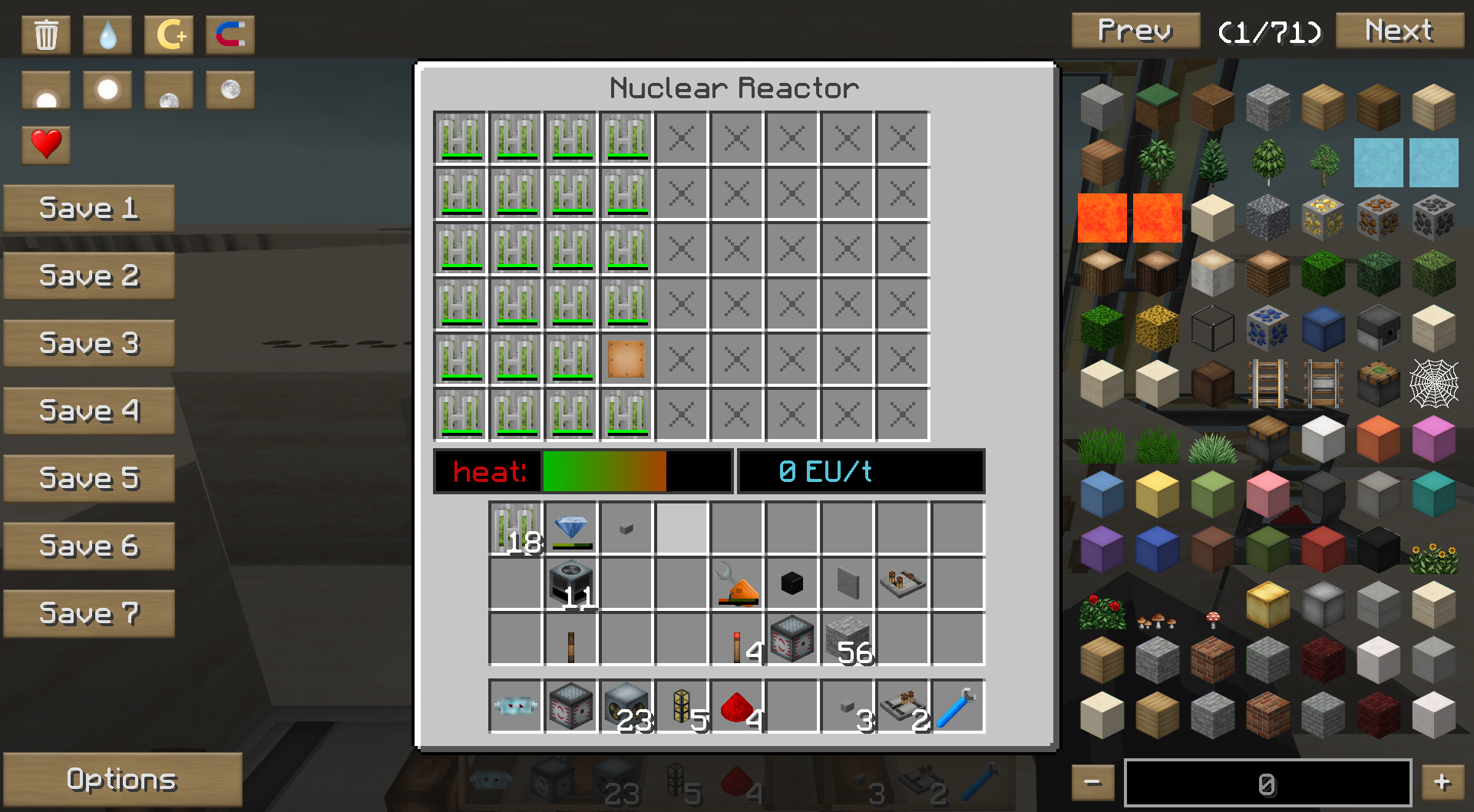1474x812 pixels.
Task: Select the copper plate in the reactor grid
Action: (x=626, y=359)
